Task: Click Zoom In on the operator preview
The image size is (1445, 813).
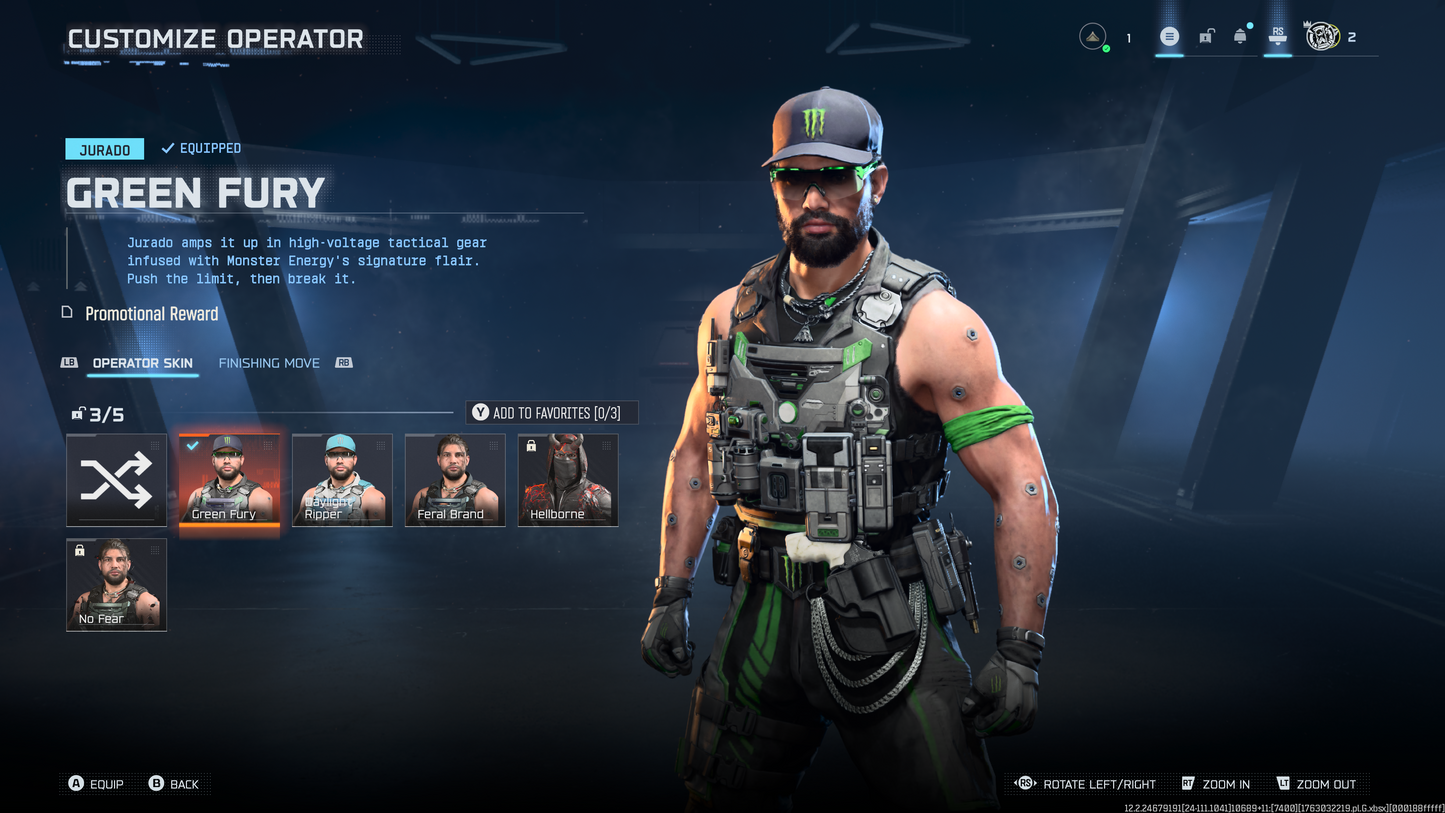Action: (1215, 784)
